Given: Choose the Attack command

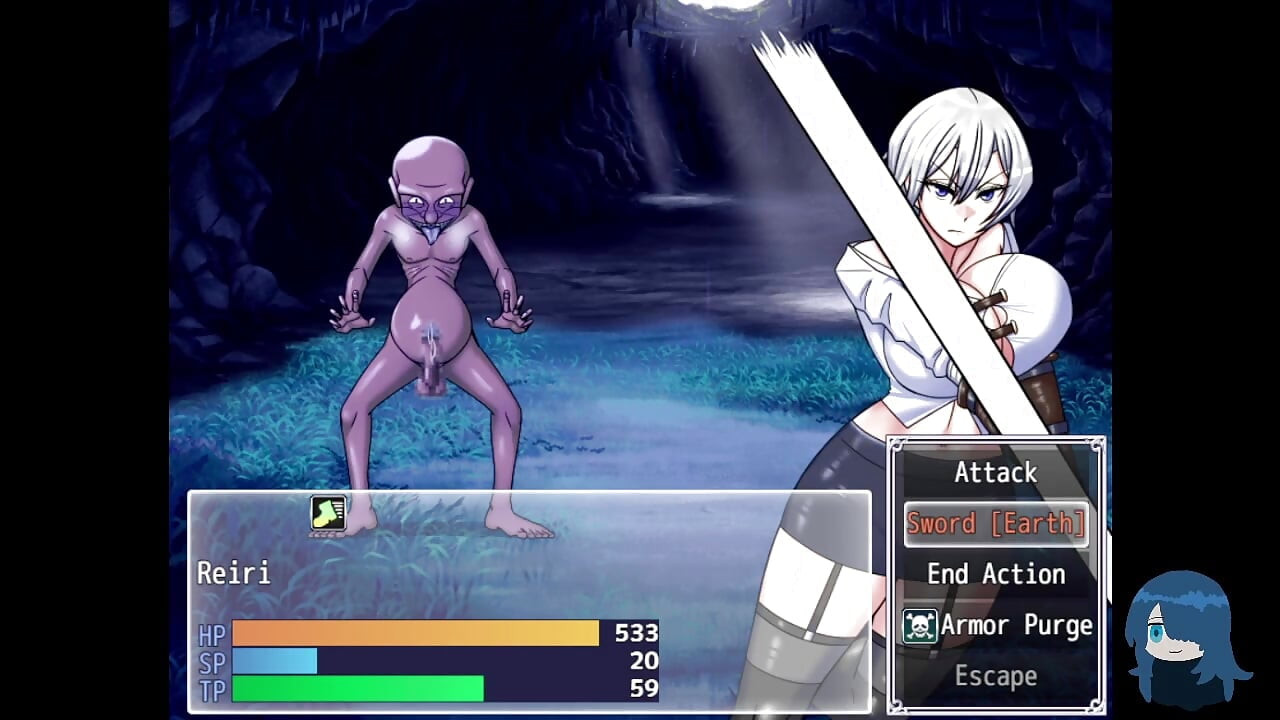Looking at the screenshot, I should (995, 473).
